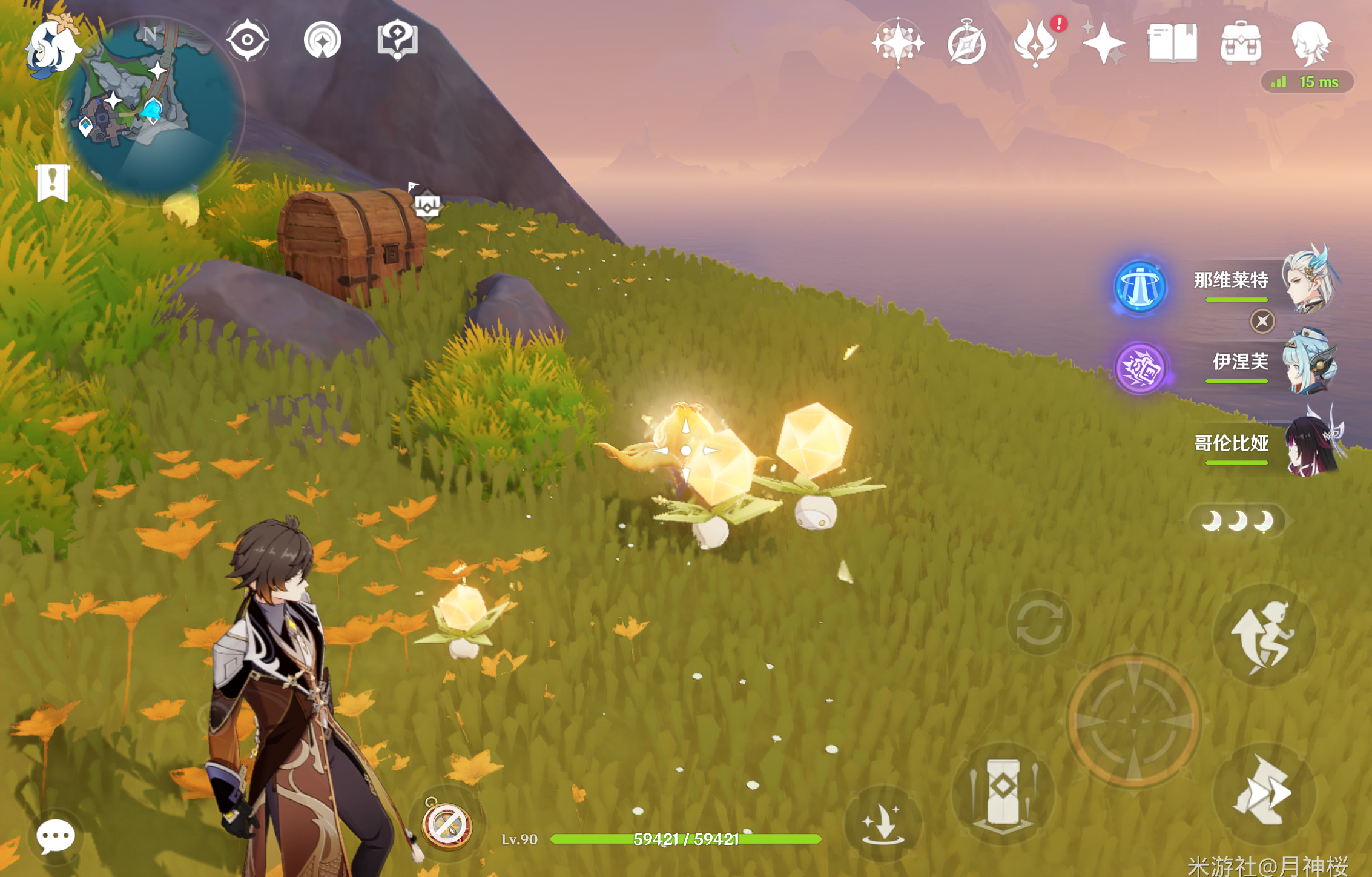This screenshot has width=1372, height=877.
Task: Open the adventurer handbook book icon
Action: click(1172, 42)
